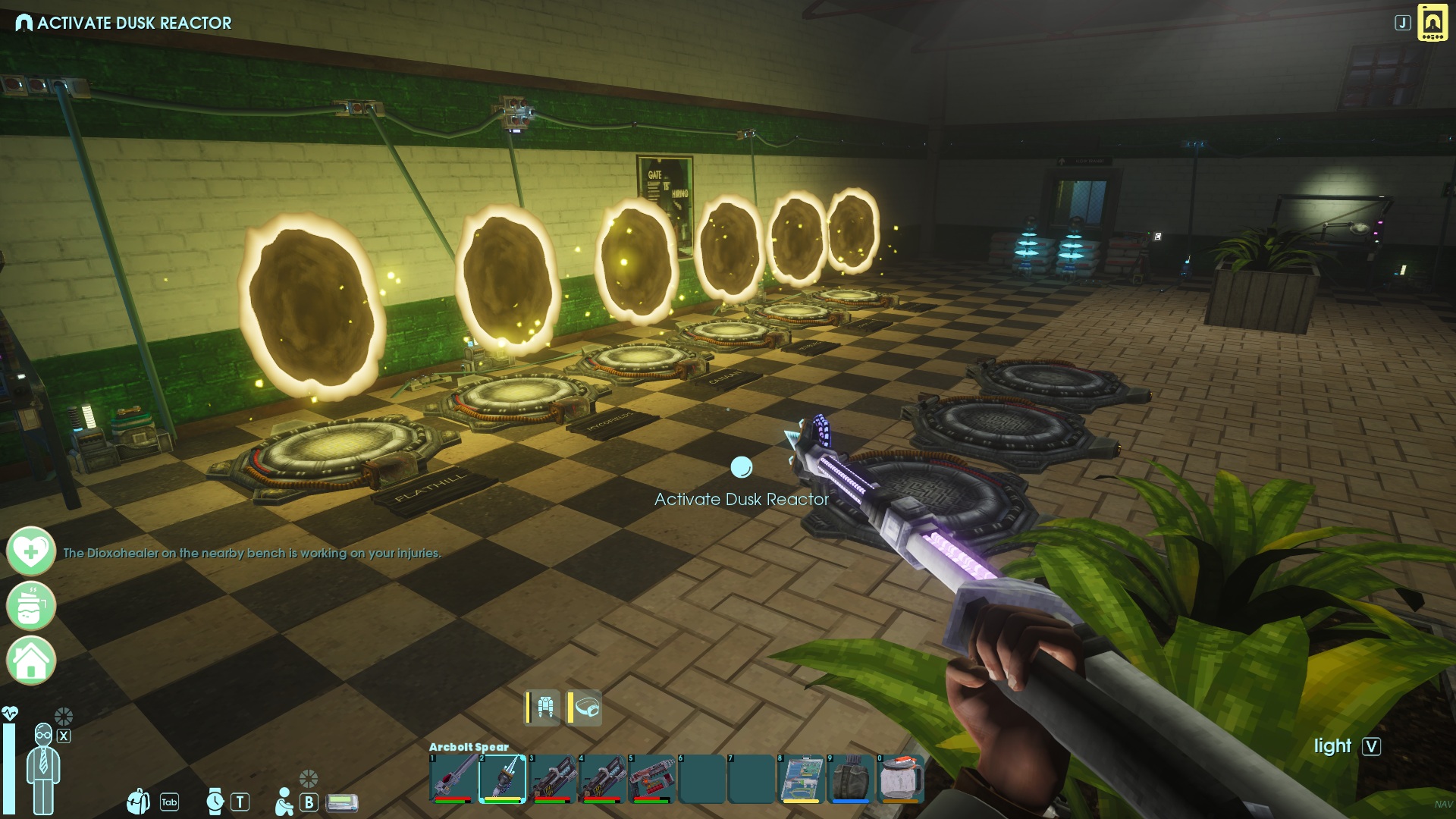Click the healing heart status icon
The width and height of the screenshot is (1456, 819).
coord(31,551)
